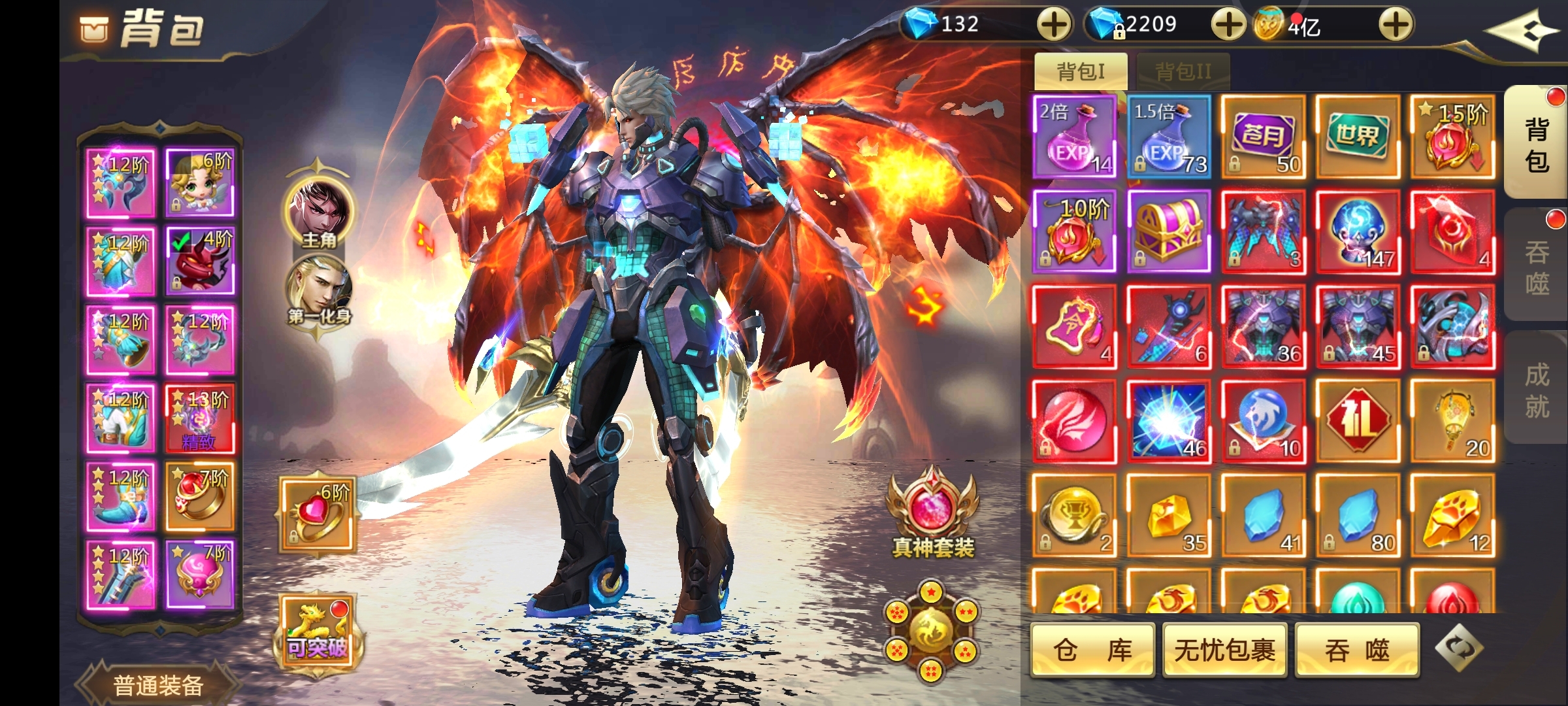Open the 无忧包裹 package

pos(1224,650)
